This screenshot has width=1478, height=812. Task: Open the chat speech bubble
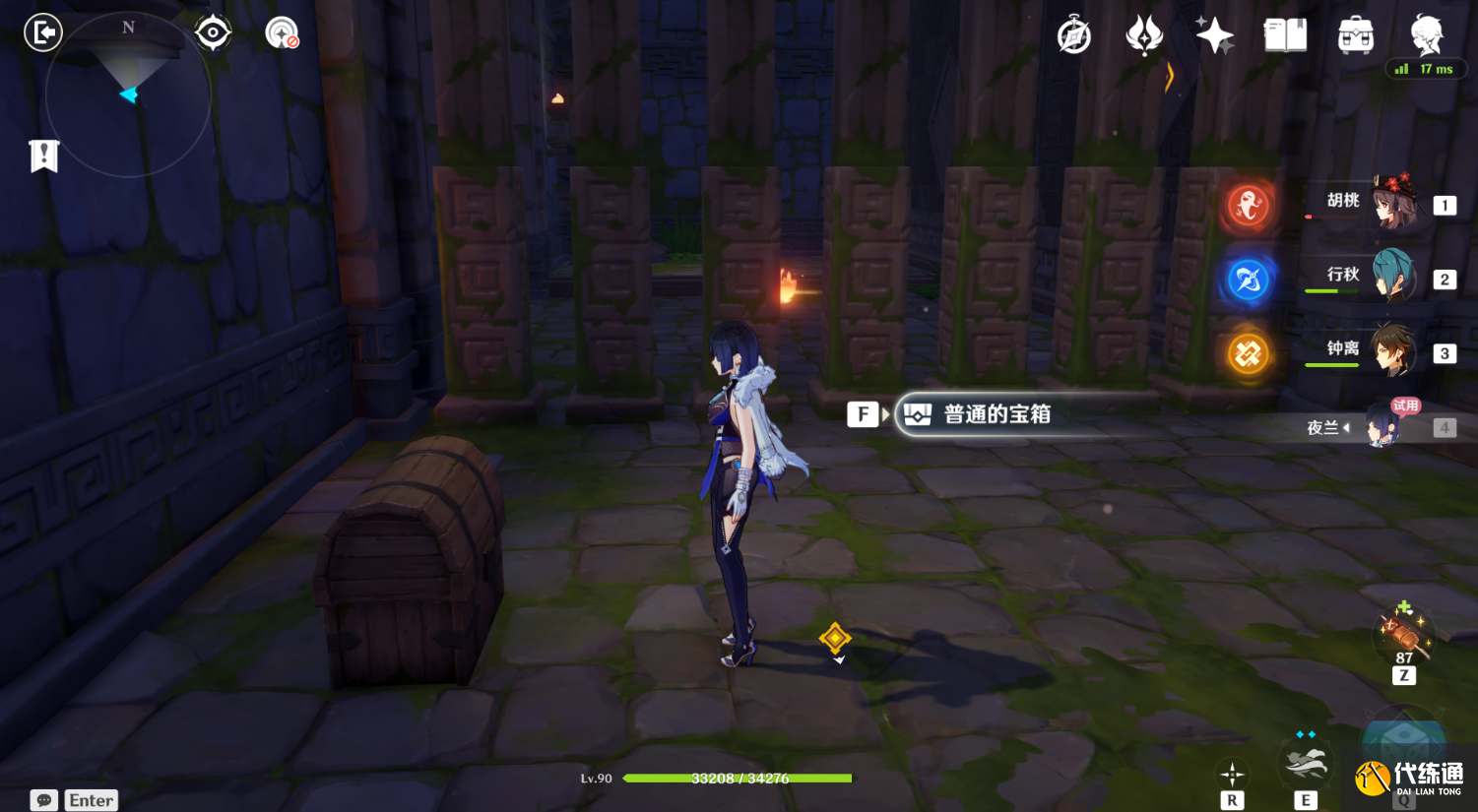point(44,800)
